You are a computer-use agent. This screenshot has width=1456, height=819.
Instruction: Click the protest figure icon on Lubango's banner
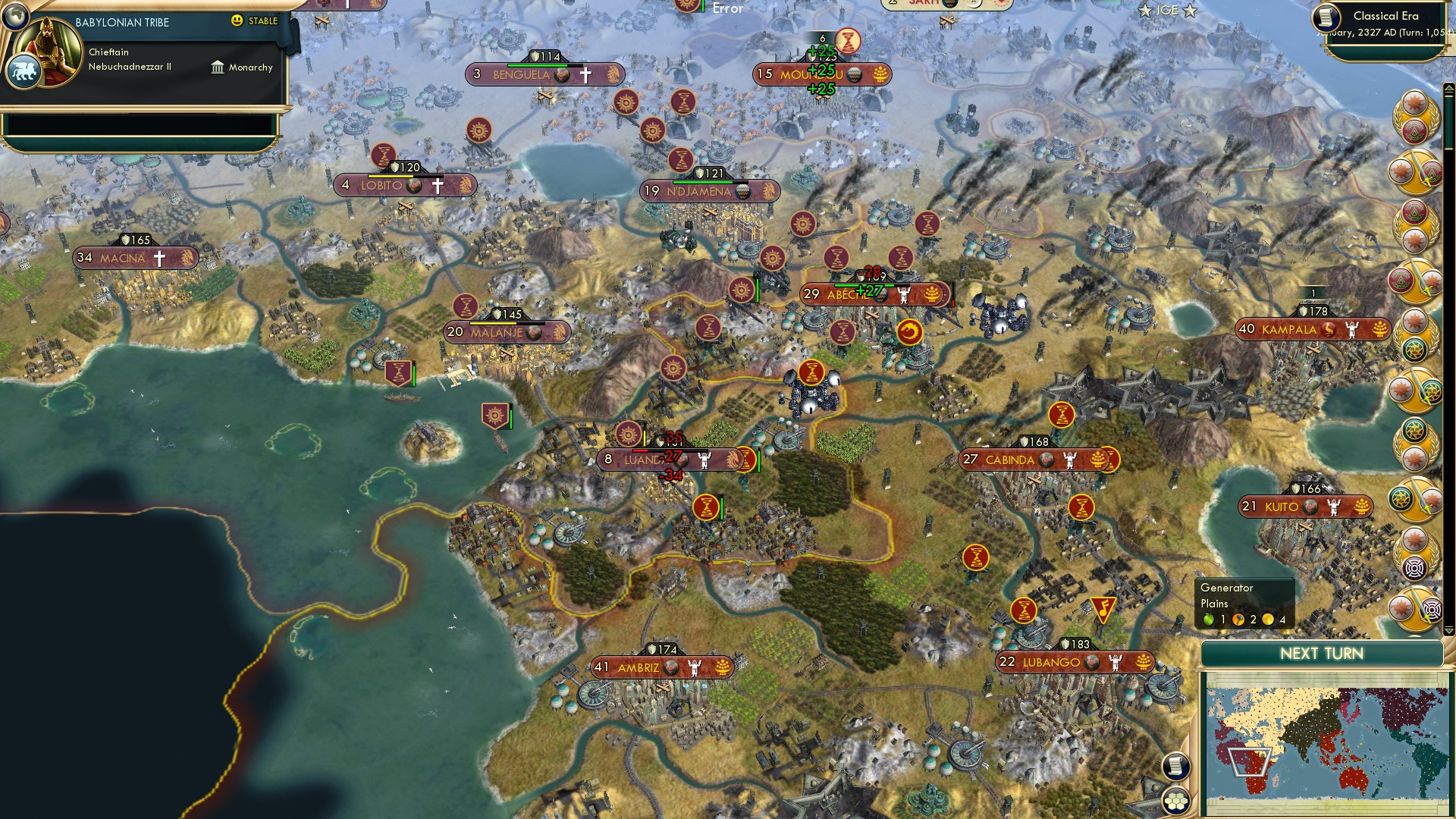tap(1116, 664)
